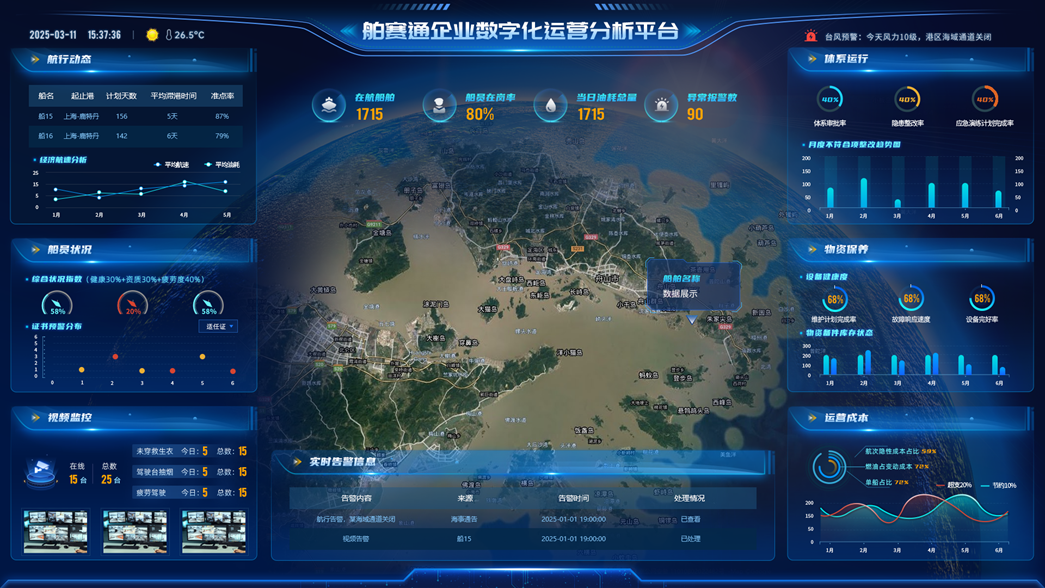
Task: Select the 航行告警 alarm row
Action: coord(522,519)
